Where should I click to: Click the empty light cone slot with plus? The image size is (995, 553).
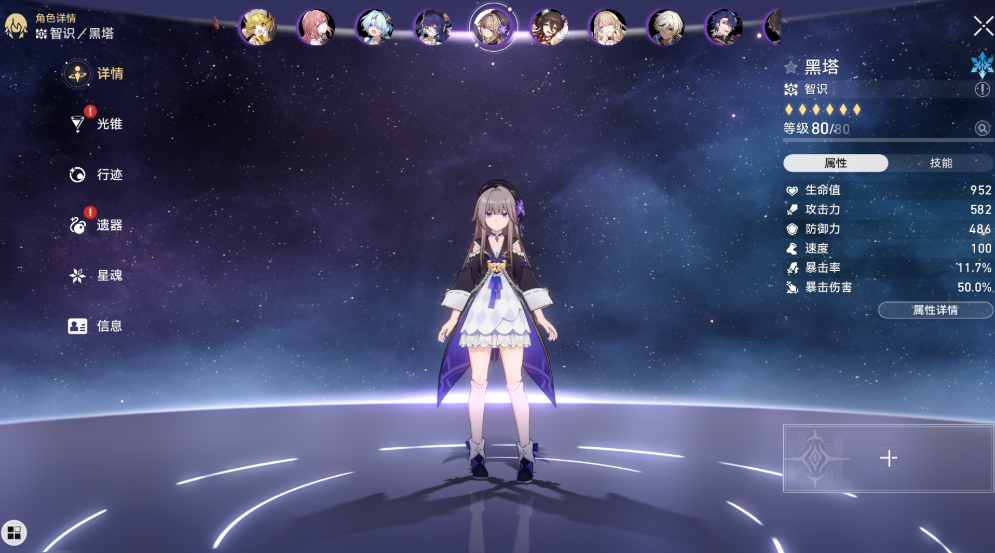tap(887, 458)
